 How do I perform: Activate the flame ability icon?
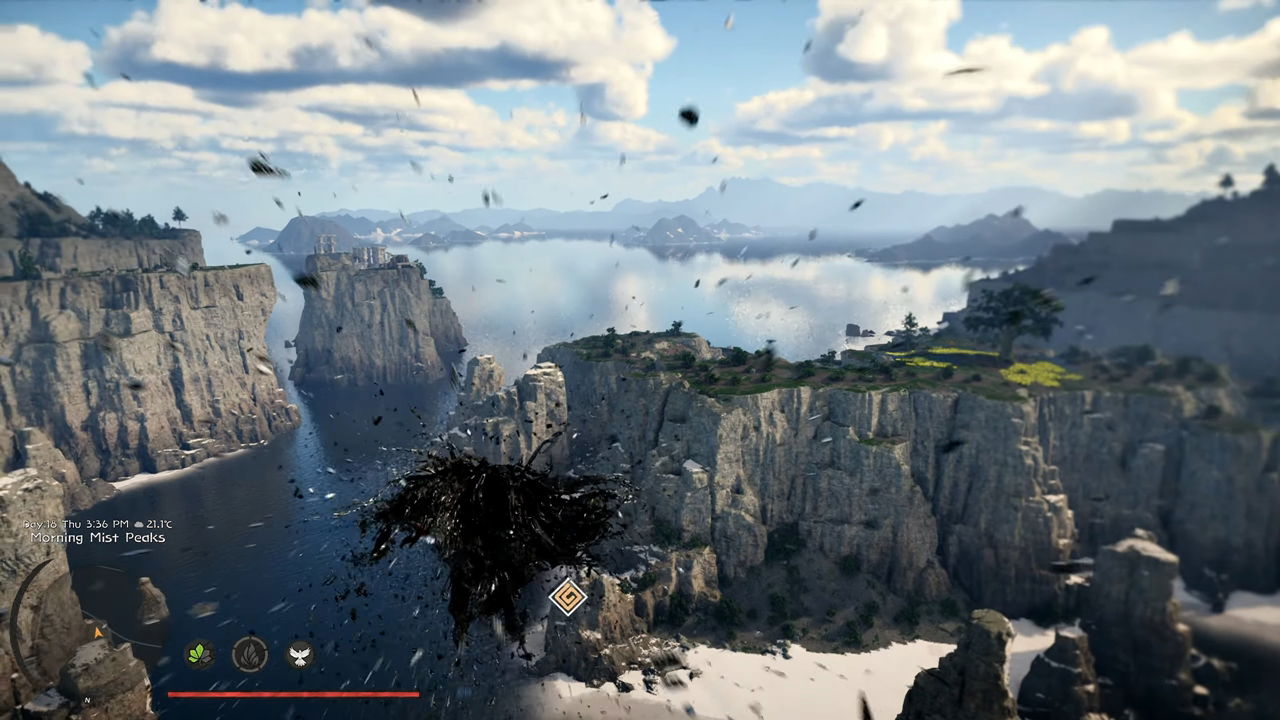250,654
